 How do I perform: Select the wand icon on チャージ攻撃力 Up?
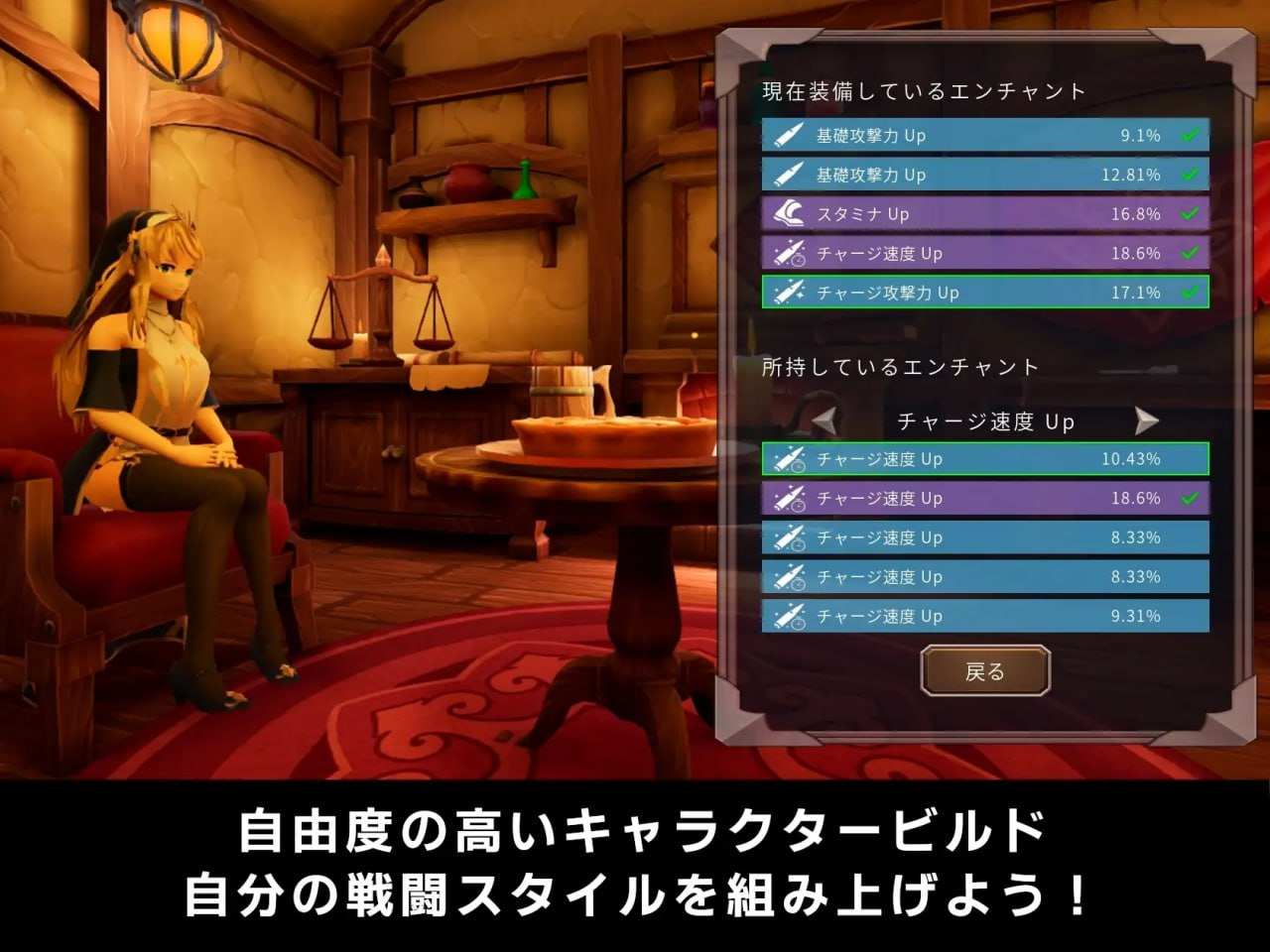[x=791, y=294]
